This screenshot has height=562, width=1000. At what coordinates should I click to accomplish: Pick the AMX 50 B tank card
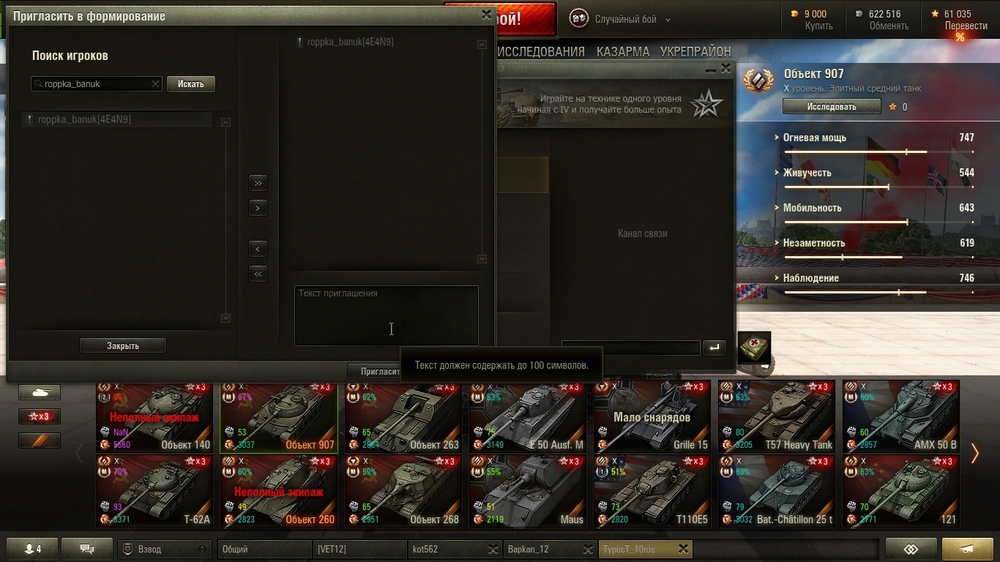[x=899, y=416]
